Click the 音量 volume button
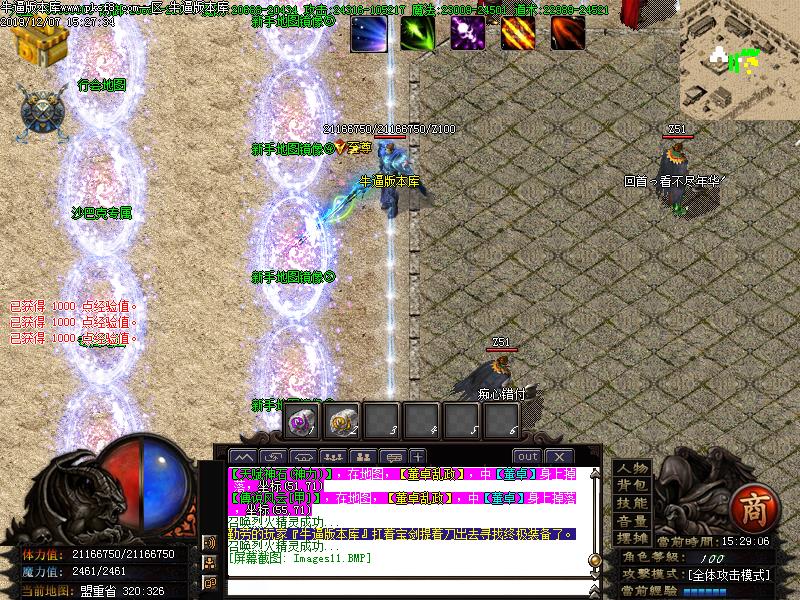The image size is (800, 600). 631,520
